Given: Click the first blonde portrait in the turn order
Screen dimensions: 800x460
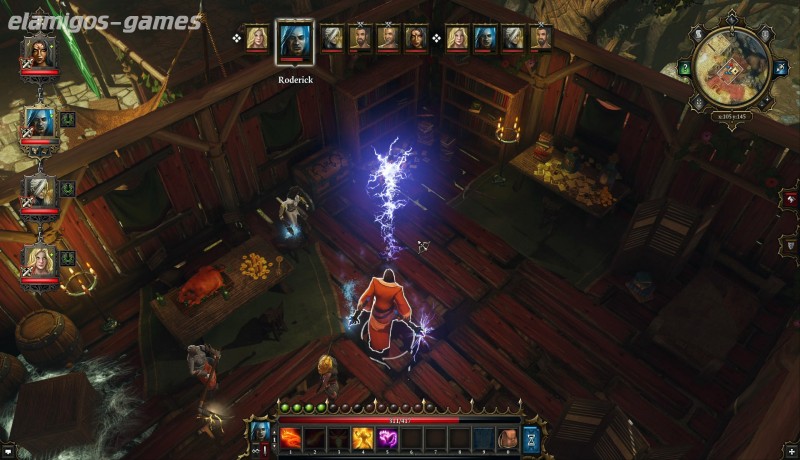Looking at the screenshot, I should point(256,38).
